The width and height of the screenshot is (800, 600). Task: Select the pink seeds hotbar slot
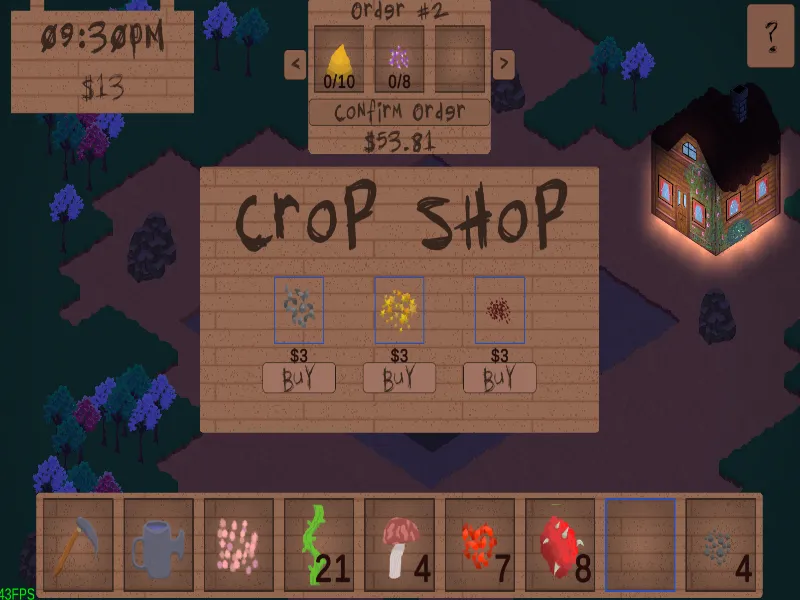[239, 545]
